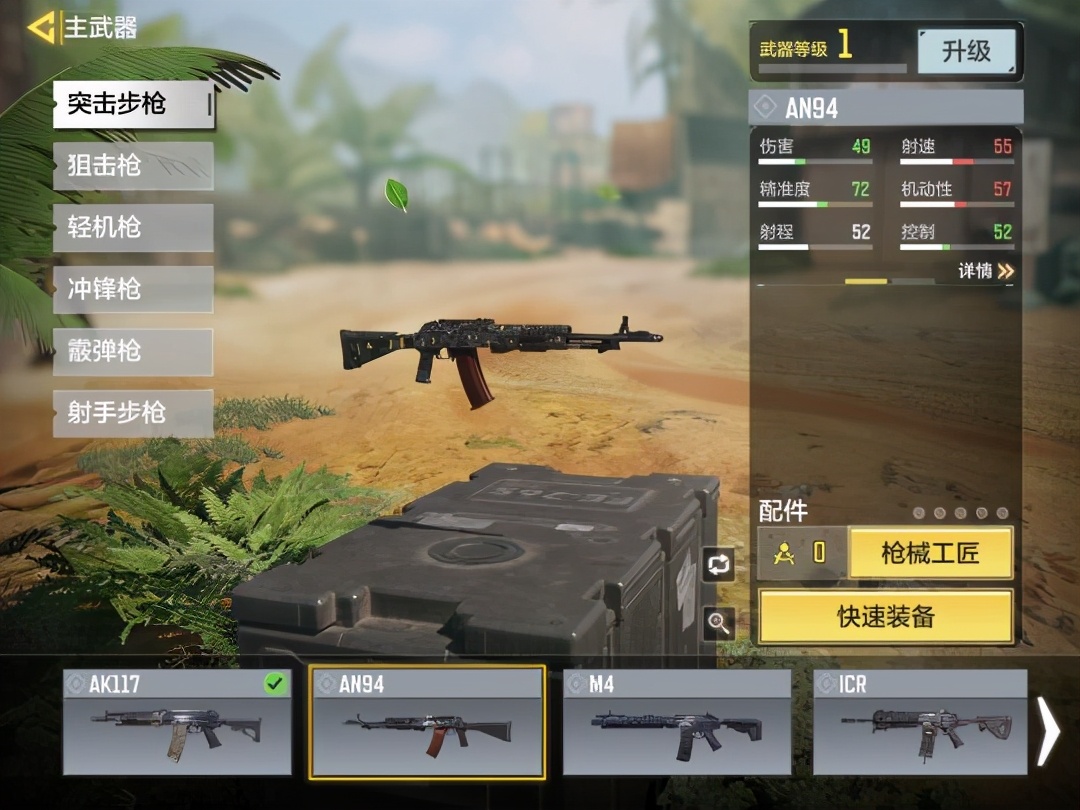This screenshot has height=810, width=1080.
Task: Select the 突击步枪 weapon category
Action: (x=133, y=104)
